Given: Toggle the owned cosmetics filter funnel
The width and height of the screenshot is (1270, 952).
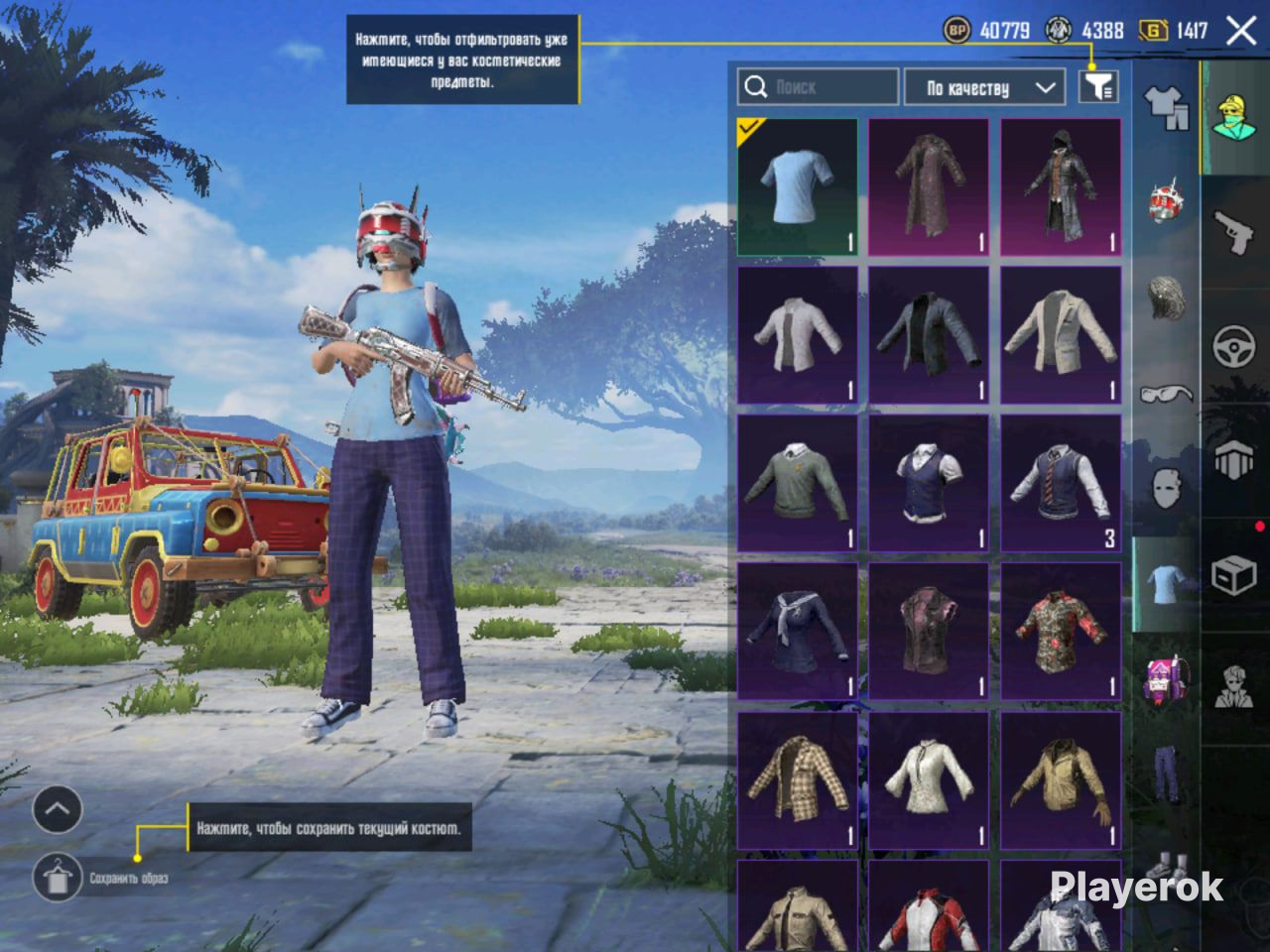Looking at the screenshot, I should point(1098,87).
